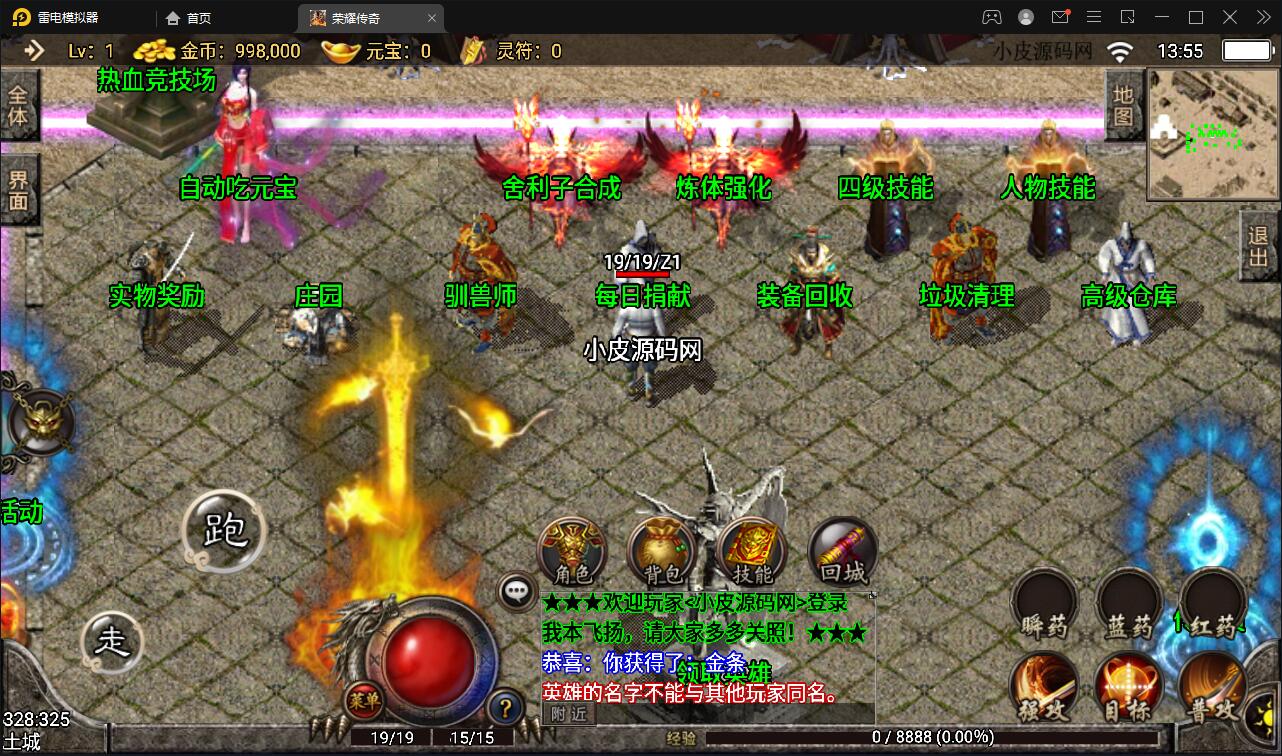Toggle the 走 walk button

coord(112,641)
